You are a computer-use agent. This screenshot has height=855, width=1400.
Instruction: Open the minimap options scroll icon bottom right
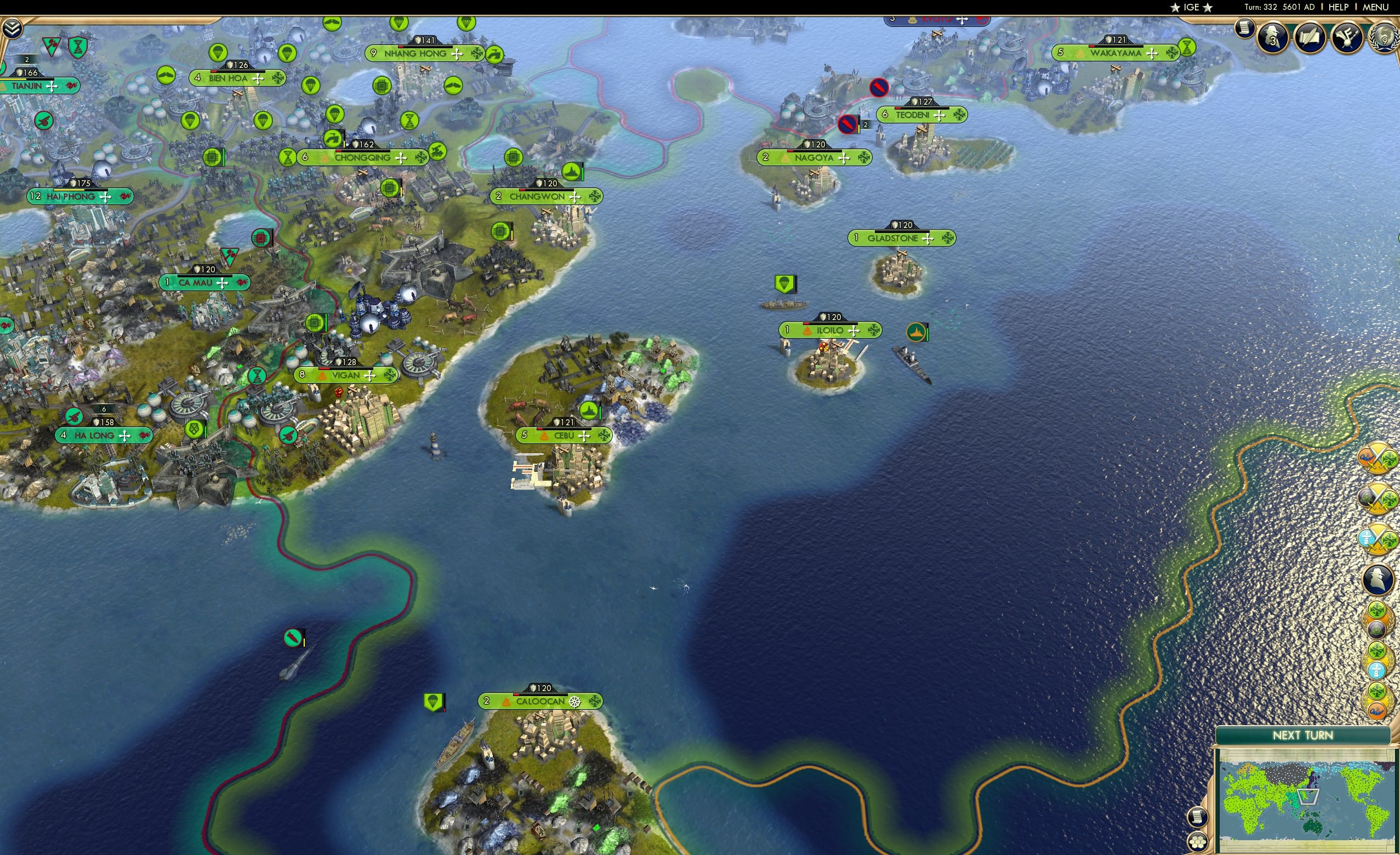[x=1198, y=818]
